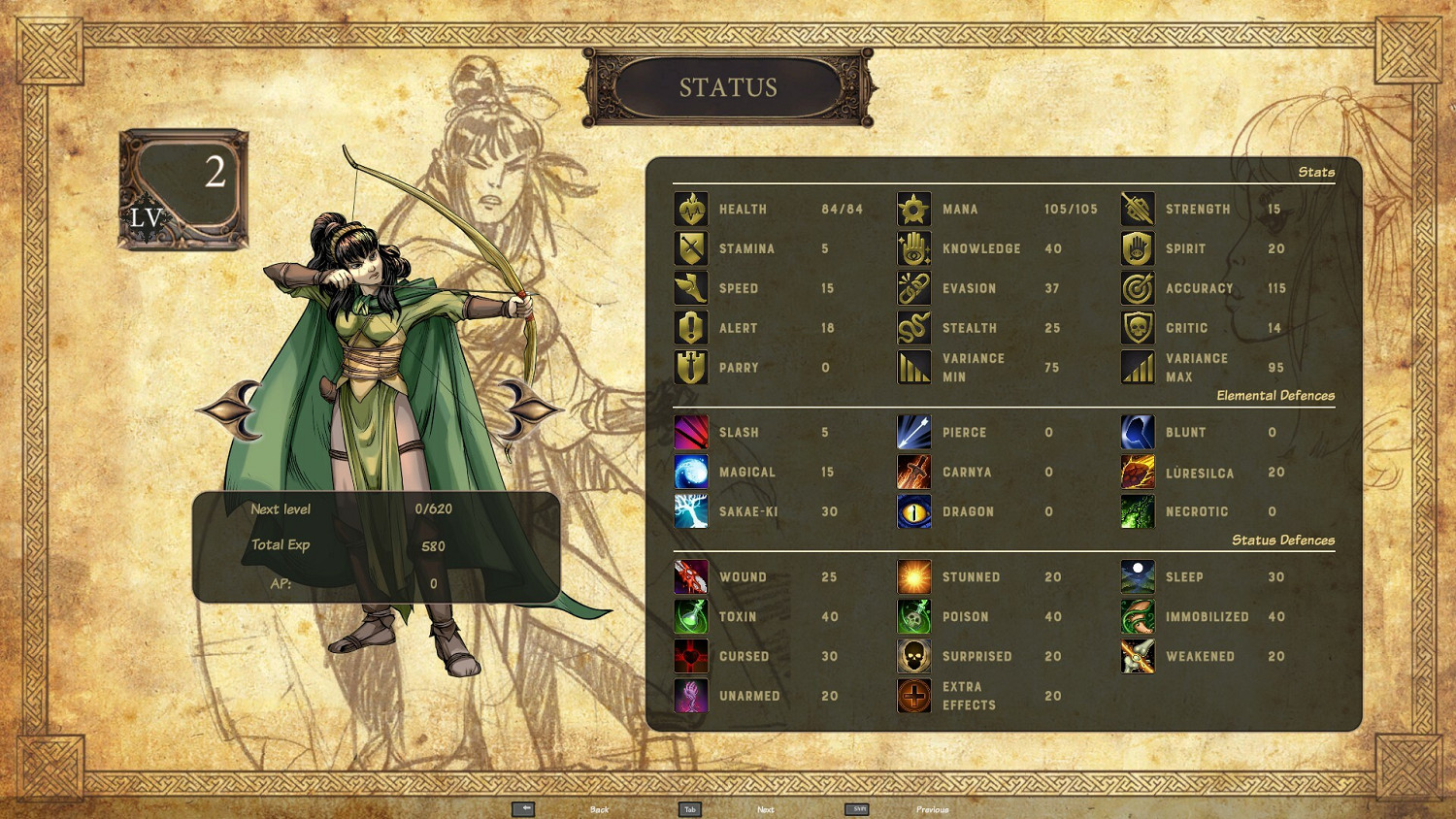This screenshot has width=1456, height=819.
Task: Select the Sleep moon icon
Action: 1137,576
